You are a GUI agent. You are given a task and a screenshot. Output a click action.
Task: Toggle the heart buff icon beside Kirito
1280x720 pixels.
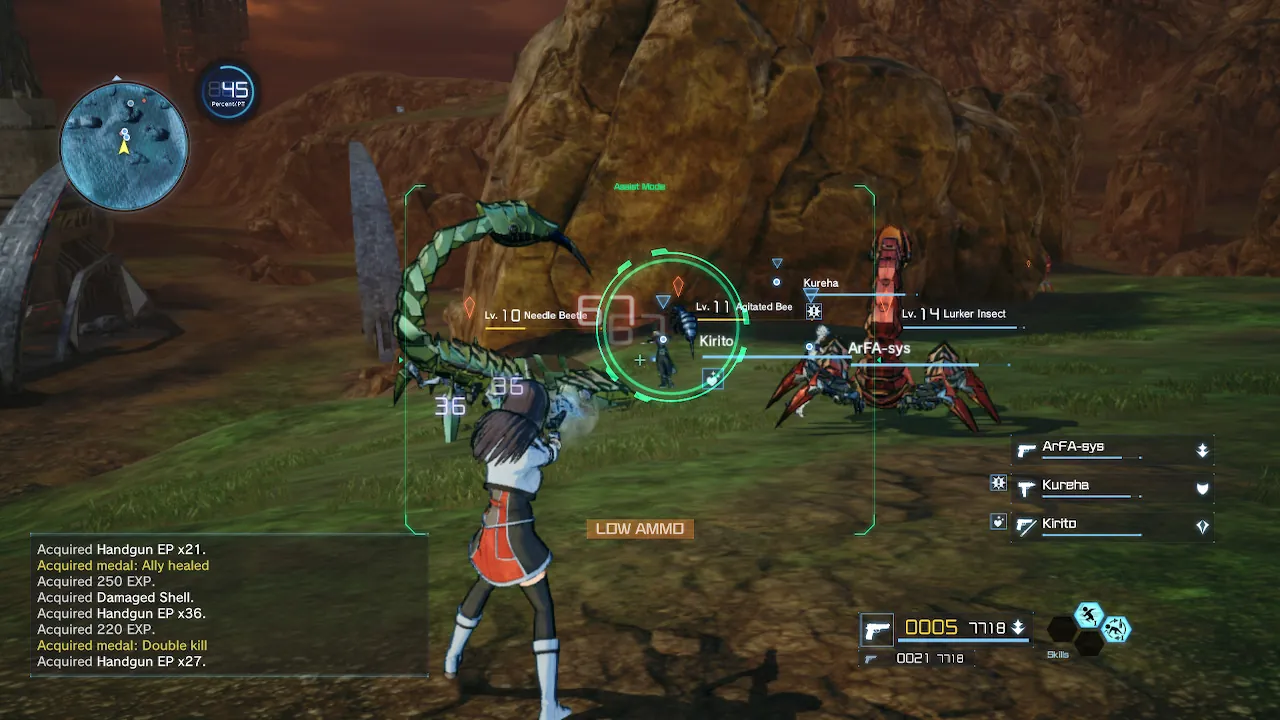(997, 523)
